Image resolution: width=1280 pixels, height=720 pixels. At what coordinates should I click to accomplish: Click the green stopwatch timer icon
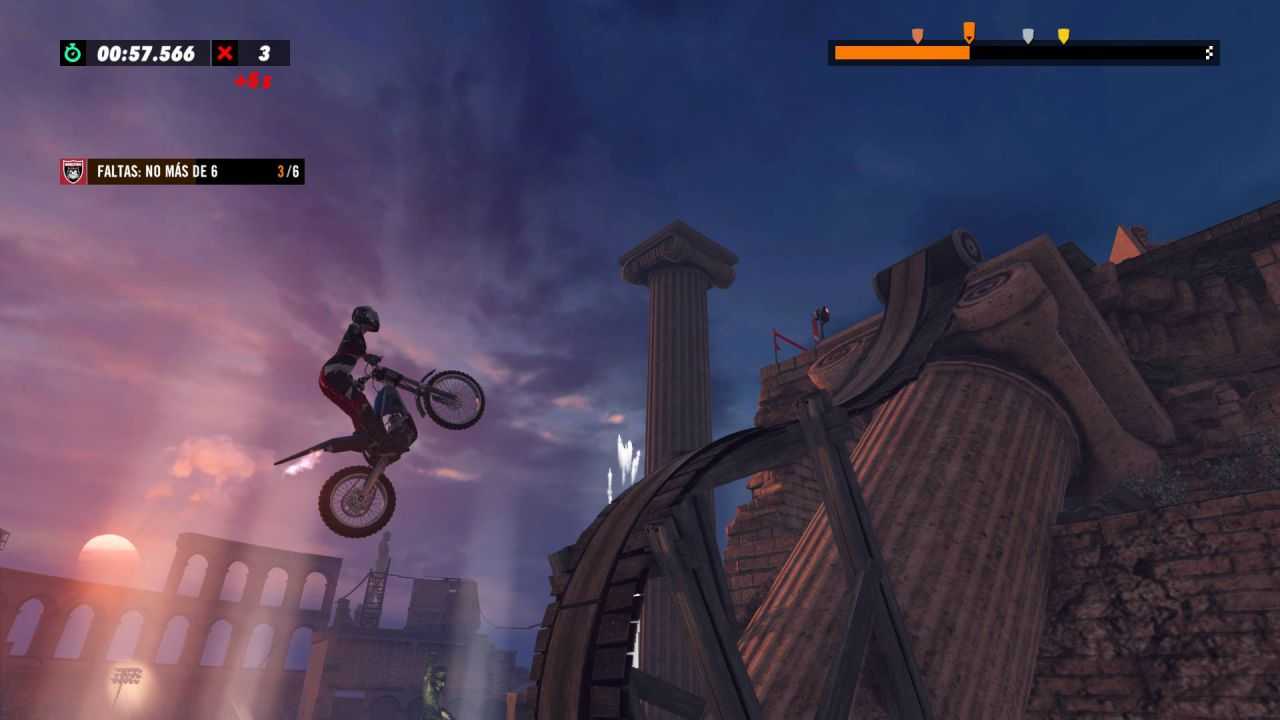coord(73,53)
